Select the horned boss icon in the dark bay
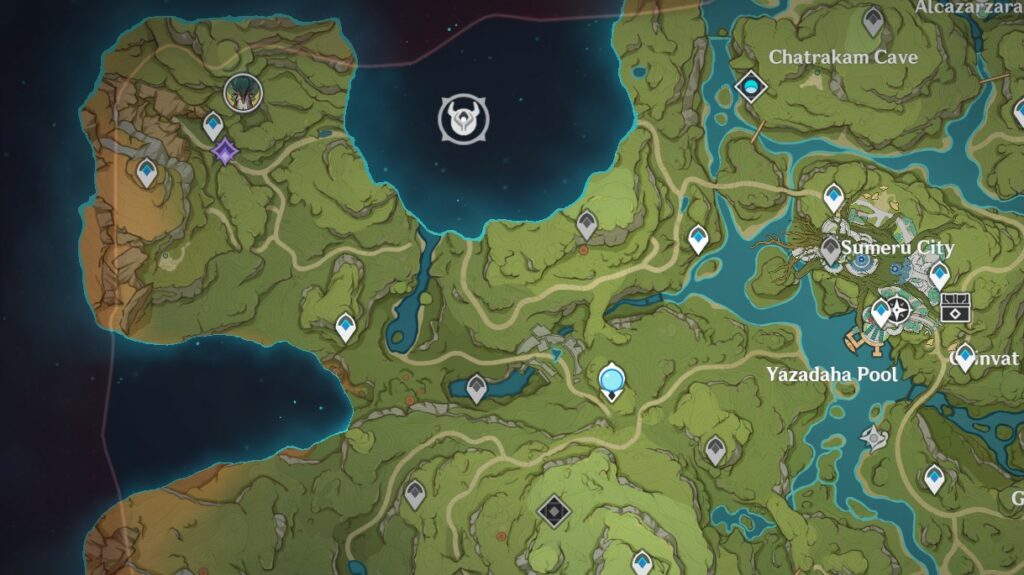Viewport: 1024px width, 575px height. tap(464, 120)
